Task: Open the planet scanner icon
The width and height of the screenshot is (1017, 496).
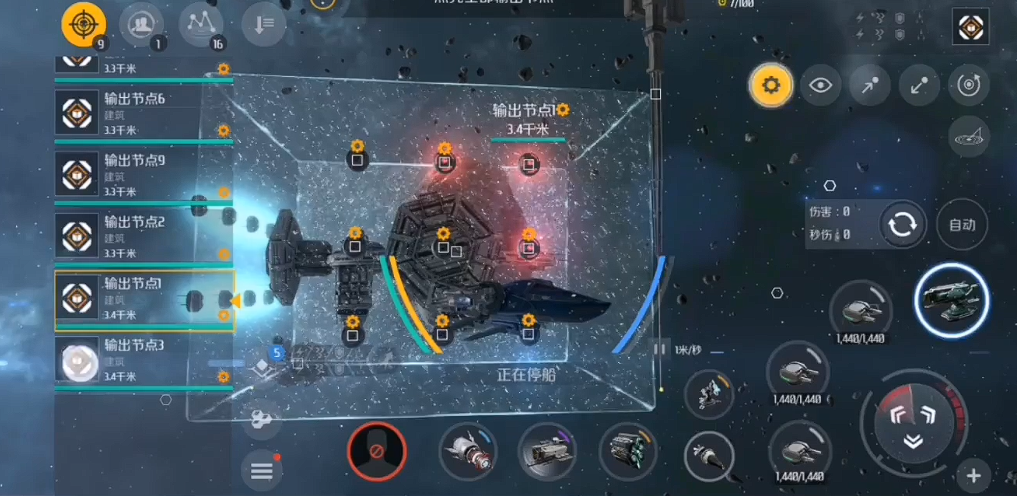Action: (968, 135)
